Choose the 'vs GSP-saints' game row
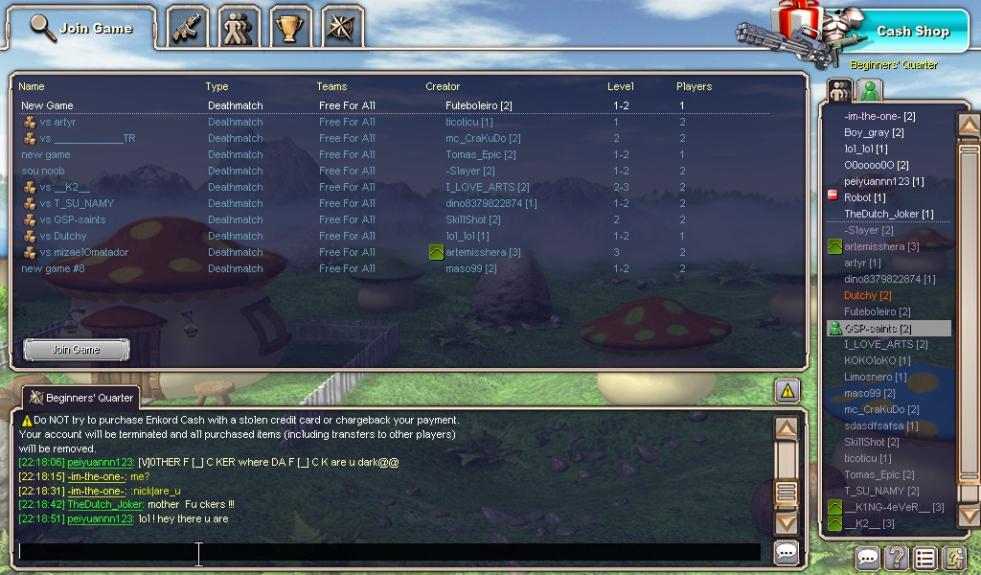981x575 pixels. (x=72, y=220)
